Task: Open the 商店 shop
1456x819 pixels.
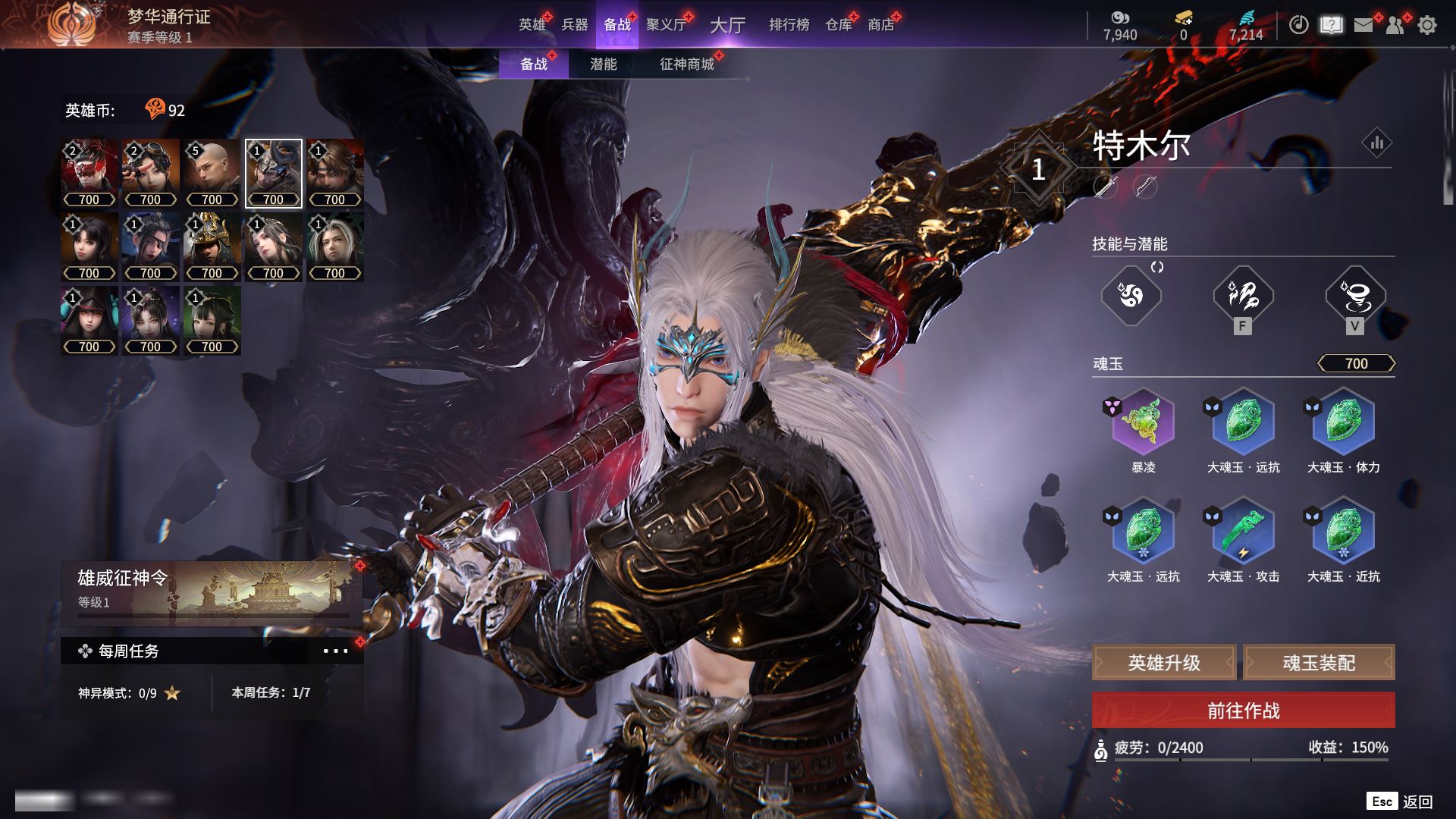Action: [881, 25]
